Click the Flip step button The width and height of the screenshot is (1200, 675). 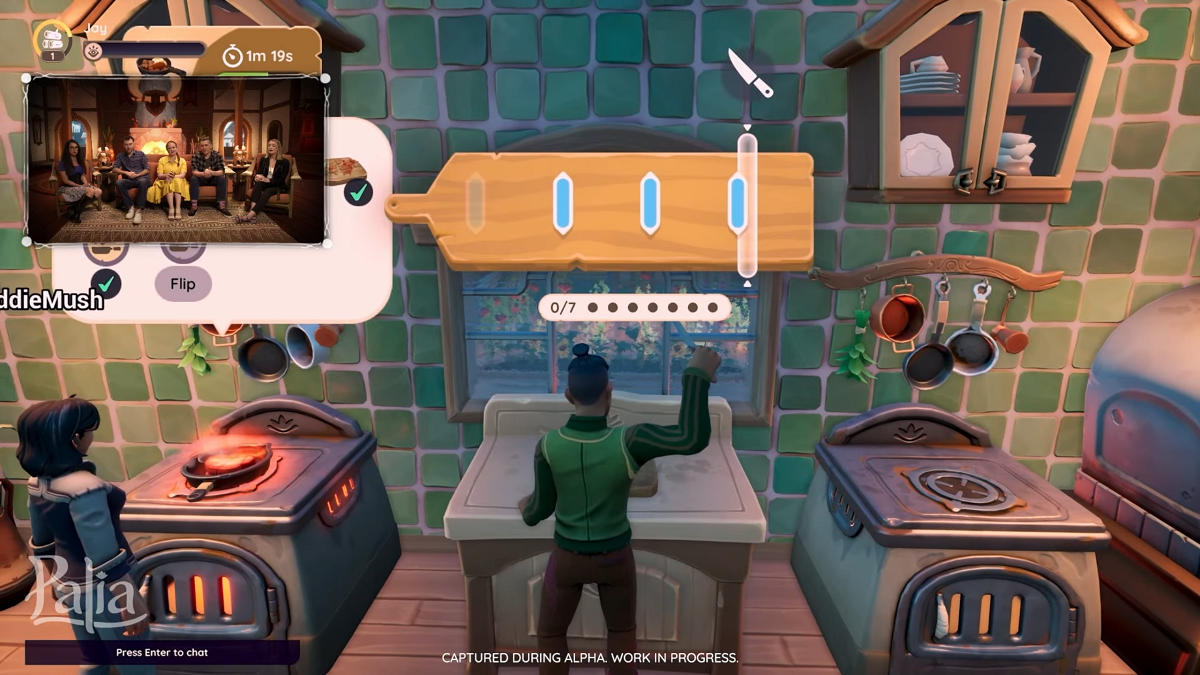pyautogui.click(x=183, y=284)
